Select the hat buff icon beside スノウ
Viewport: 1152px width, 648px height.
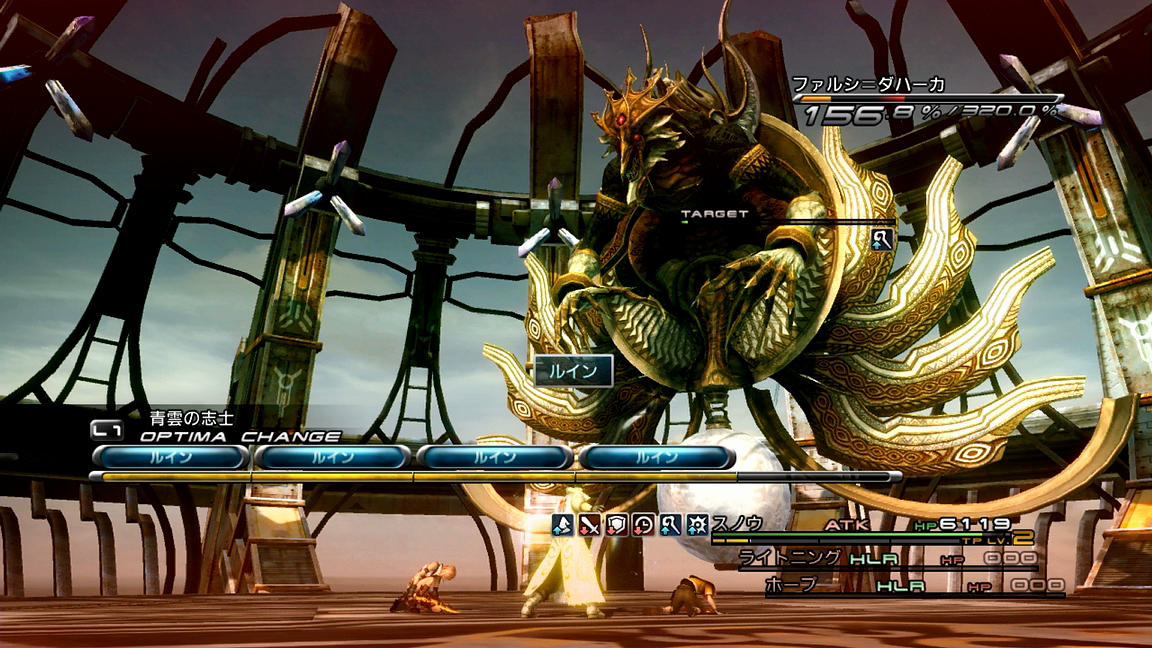(563, 523)
